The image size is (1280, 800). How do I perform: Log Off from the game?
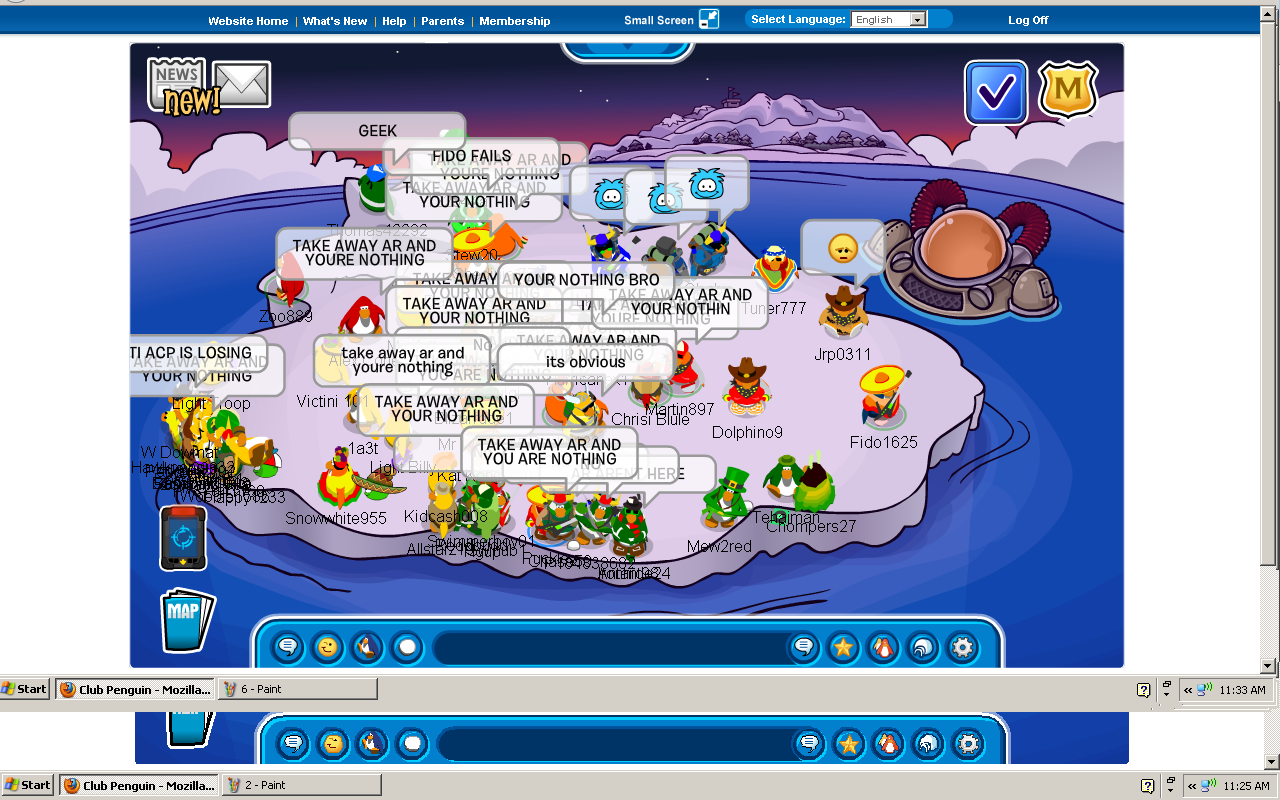[1028, 21]
